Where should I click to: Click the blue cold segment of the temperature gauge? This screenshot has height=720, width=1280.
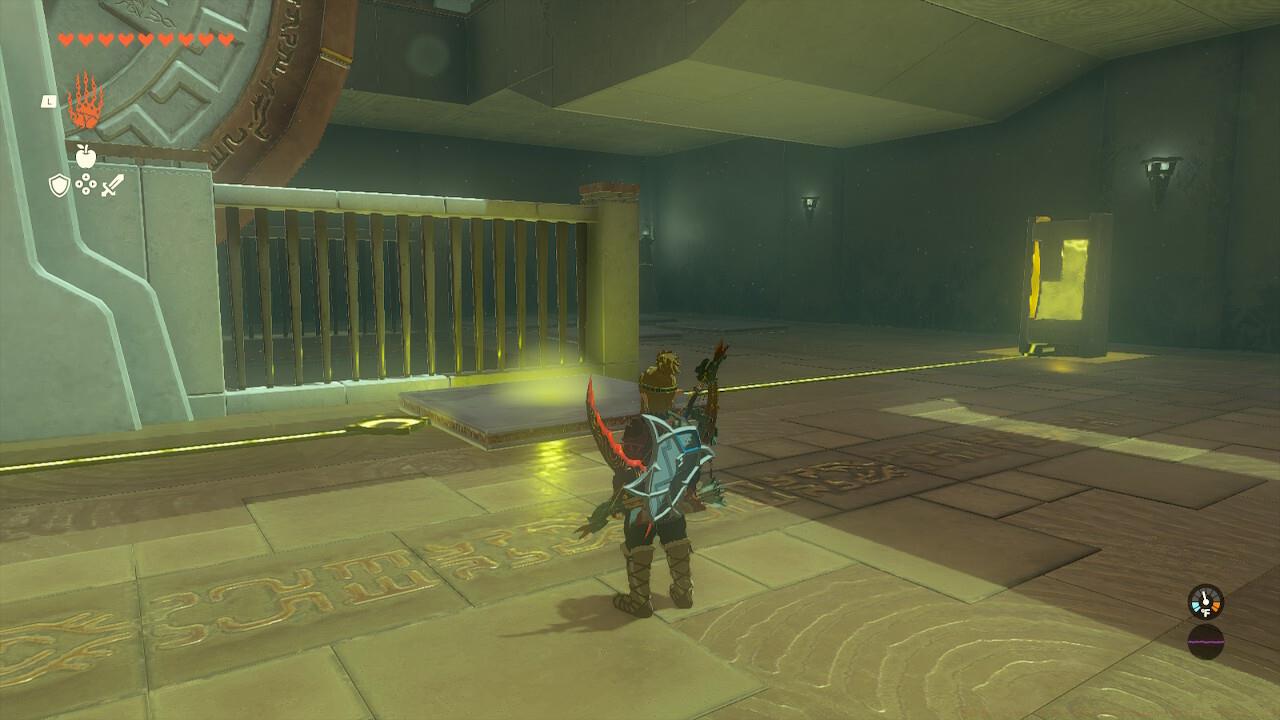[1196, 605]
